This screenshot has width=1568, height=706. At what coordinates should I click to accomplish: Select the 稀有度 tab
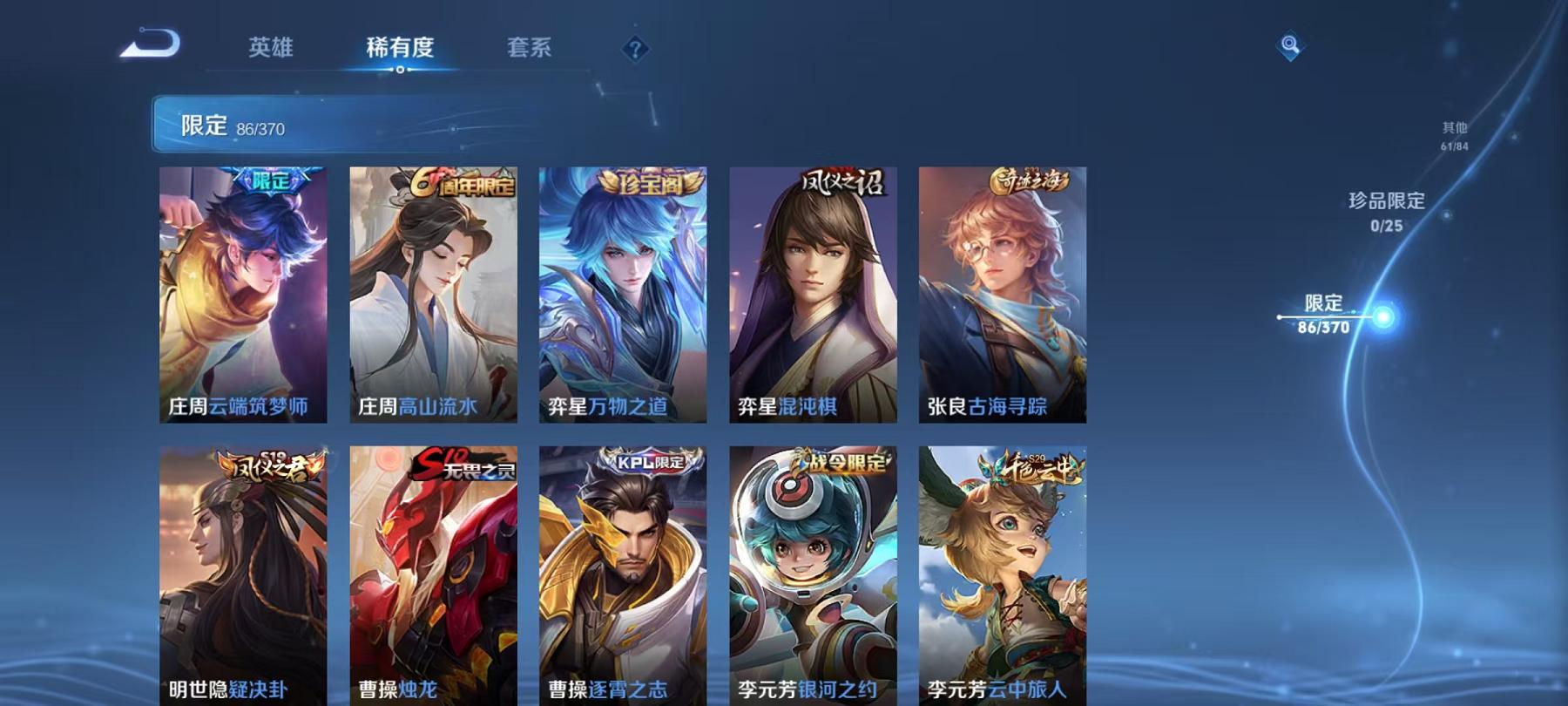pos(400,50)
